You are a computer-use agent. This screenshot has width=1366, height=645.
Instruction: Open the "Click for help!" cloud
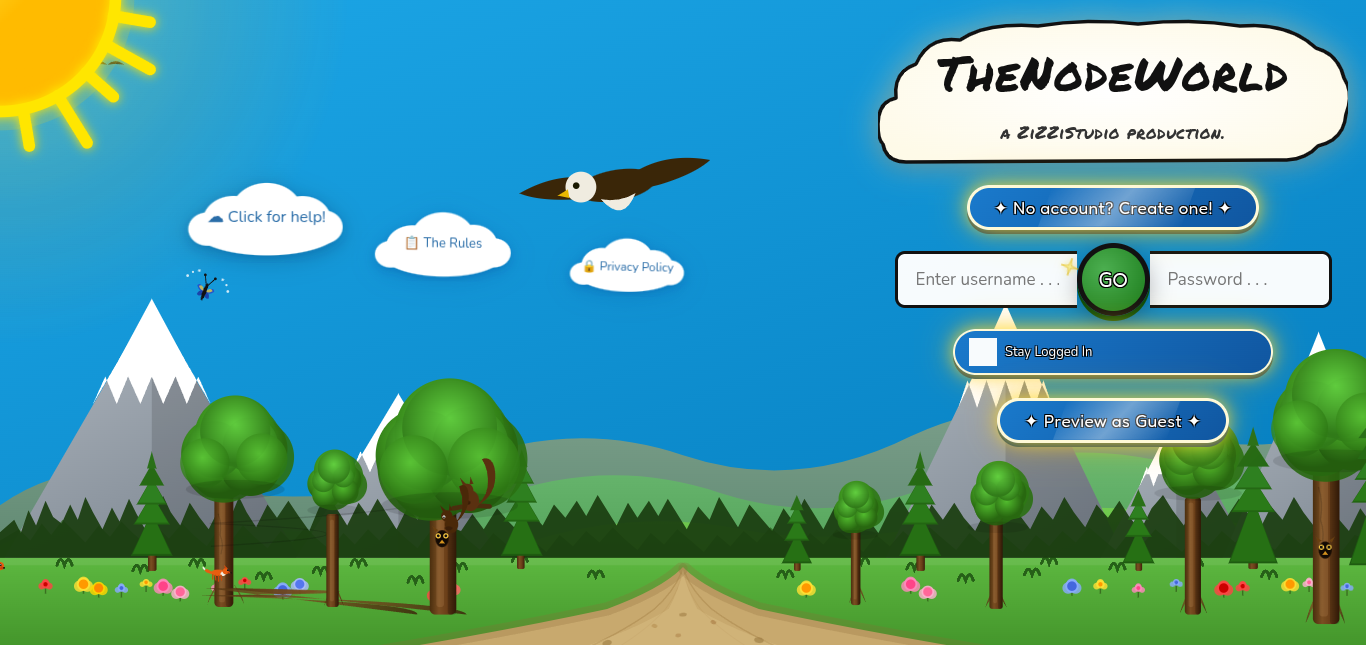coord(267,217)
